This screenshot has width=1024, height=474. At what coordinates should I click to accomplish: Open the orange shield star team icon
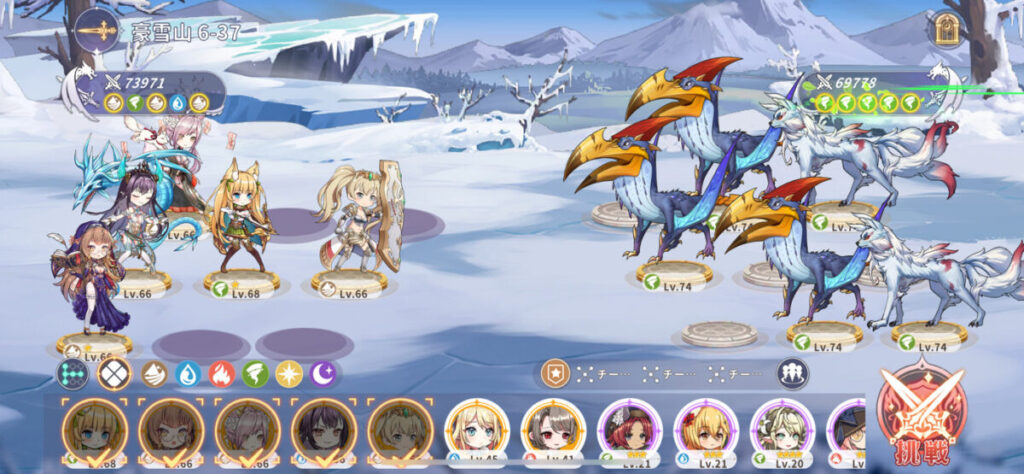(552, 374)
